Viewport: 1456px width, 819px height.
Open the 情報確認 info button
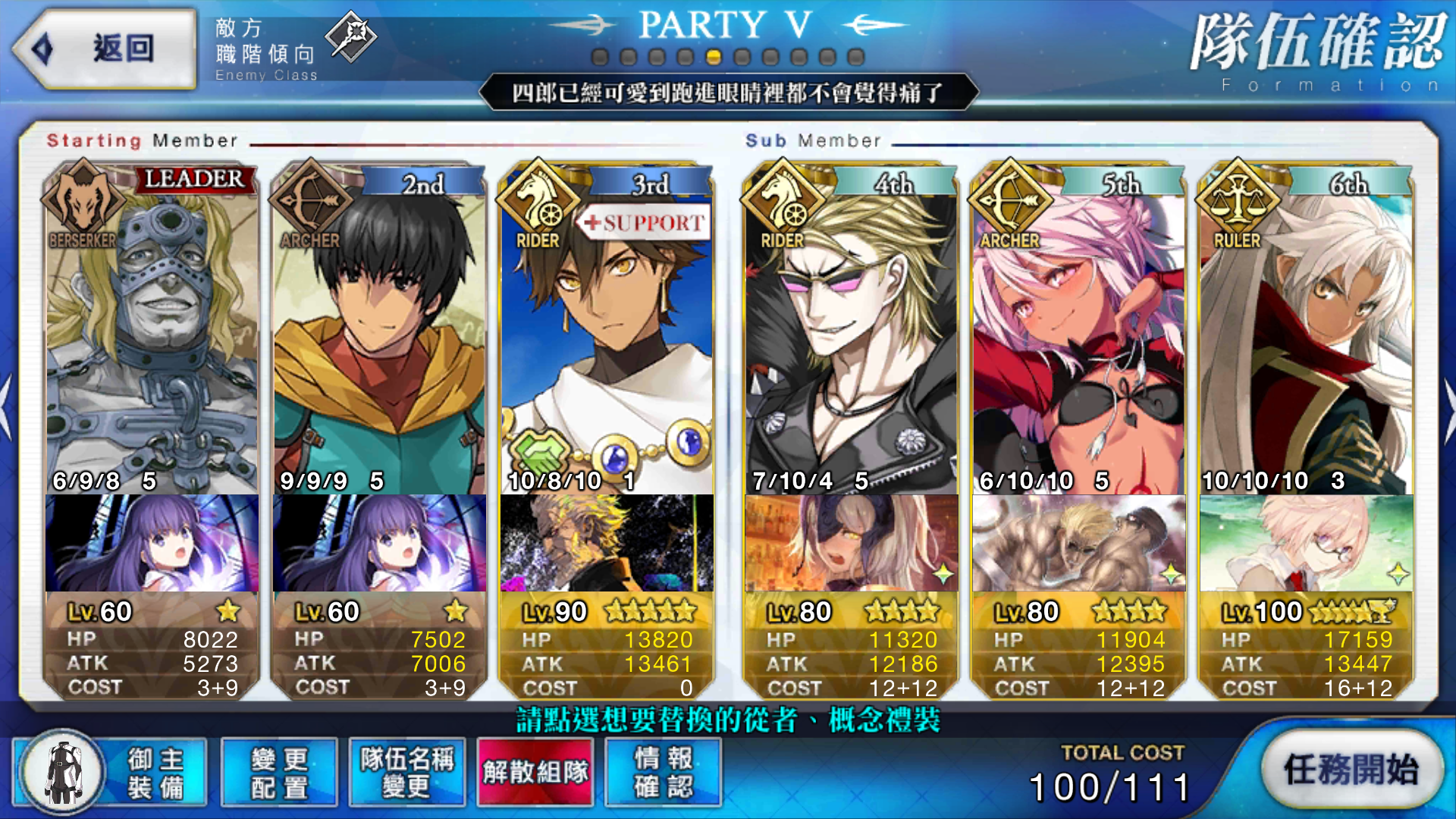click(x=664, y=772)
